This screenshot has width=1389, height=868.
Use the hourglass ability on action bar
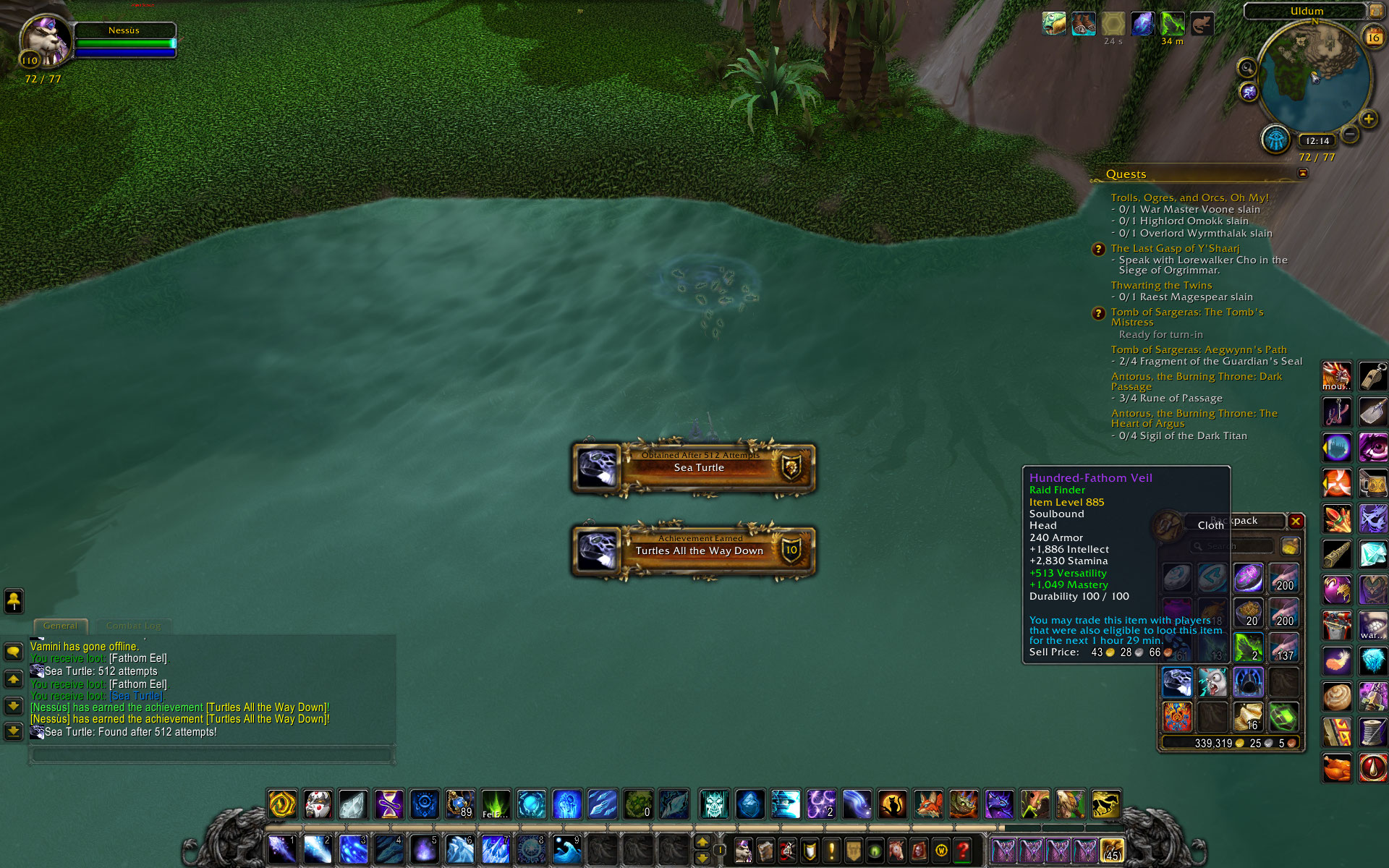388,804
